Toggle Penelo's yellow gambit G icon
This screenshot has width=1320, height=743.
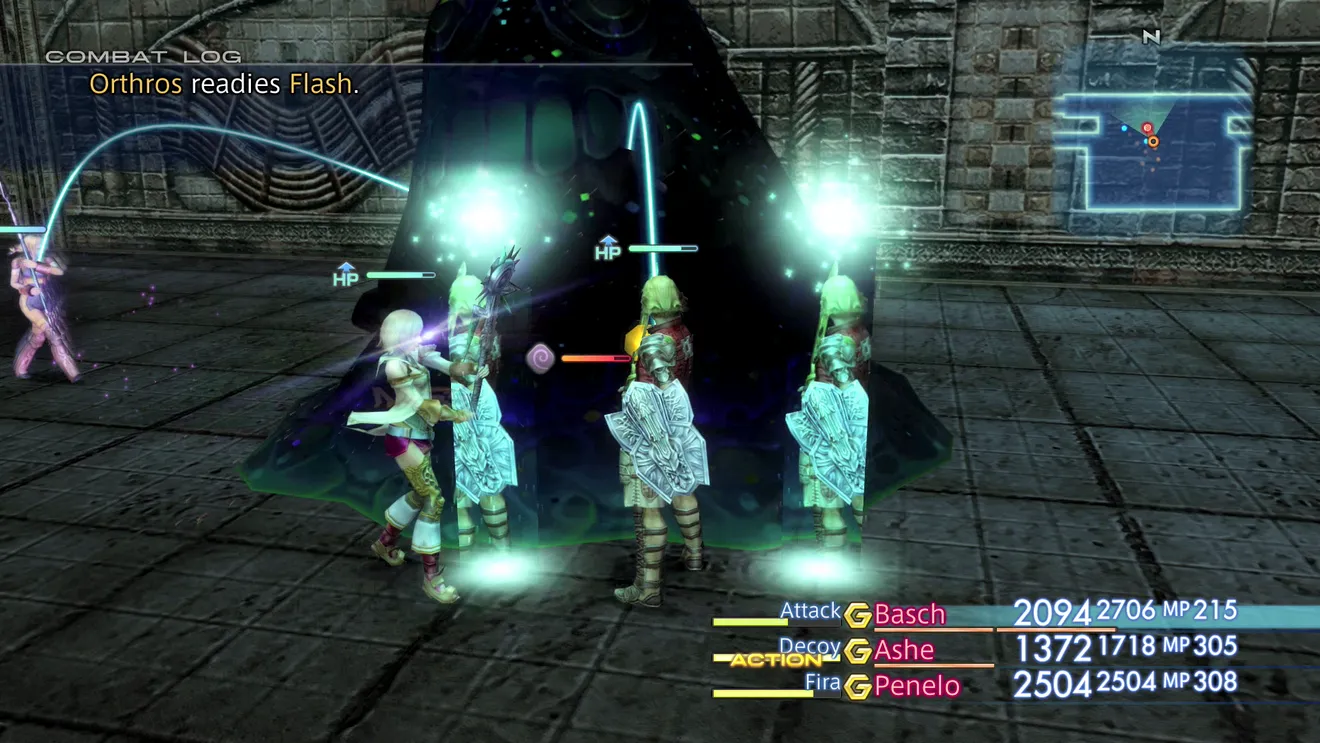pos(857,687)
